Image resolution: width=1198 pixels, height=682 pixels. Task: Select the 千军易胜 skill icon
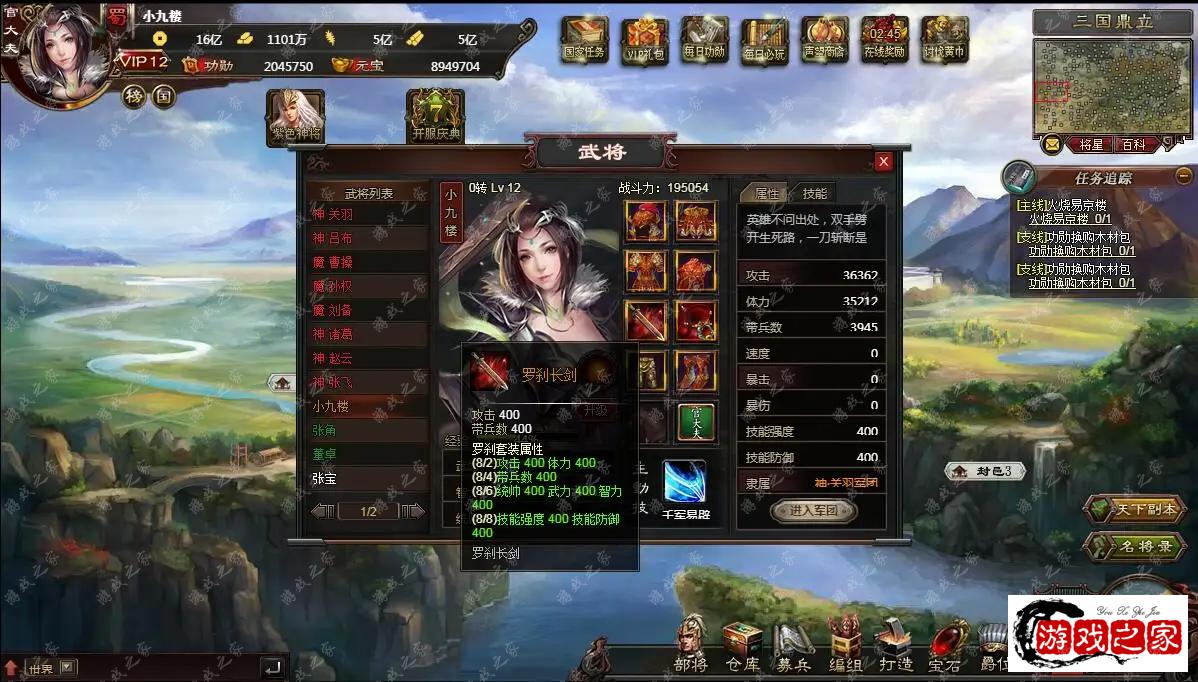point(685,483)
